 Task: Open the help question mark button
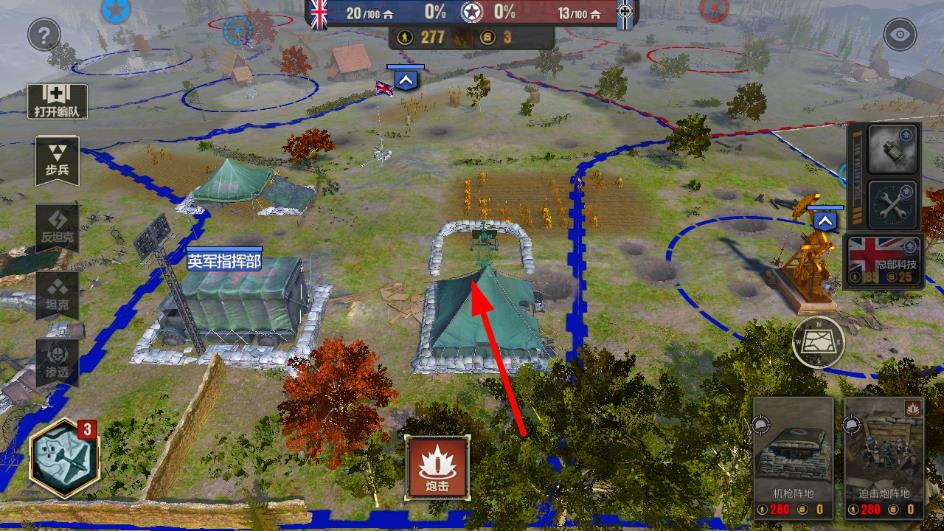(x=44, y=38)
